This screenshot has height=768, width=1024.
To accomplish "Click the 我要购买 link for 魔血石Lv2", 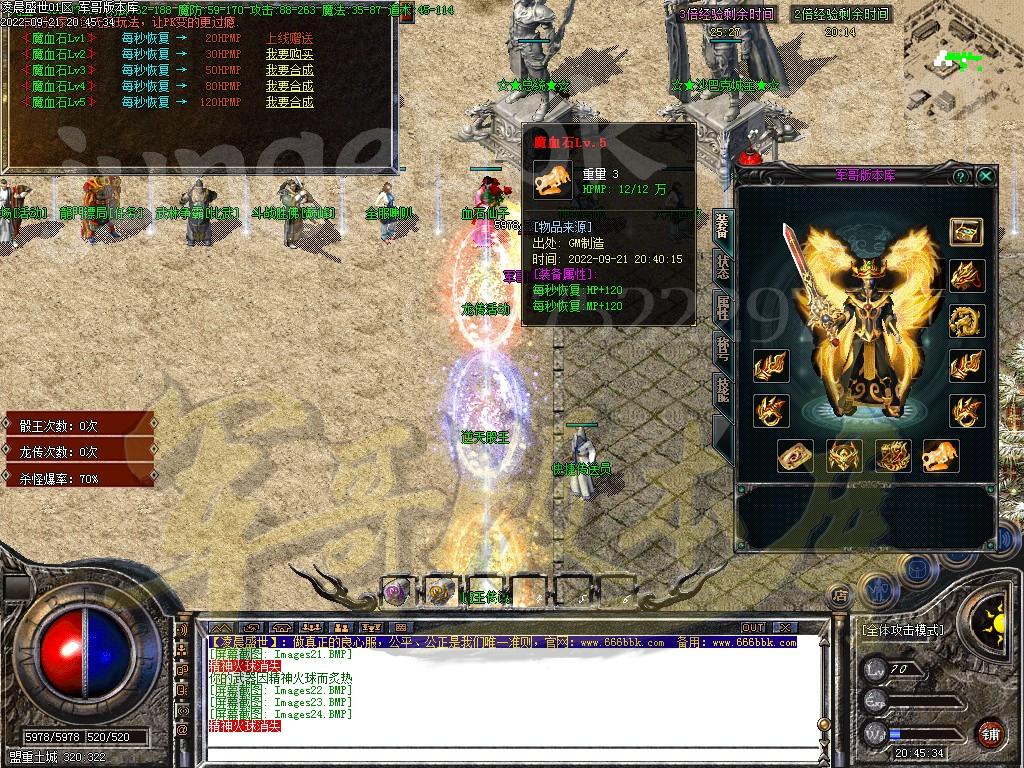I will click(289, 54).
